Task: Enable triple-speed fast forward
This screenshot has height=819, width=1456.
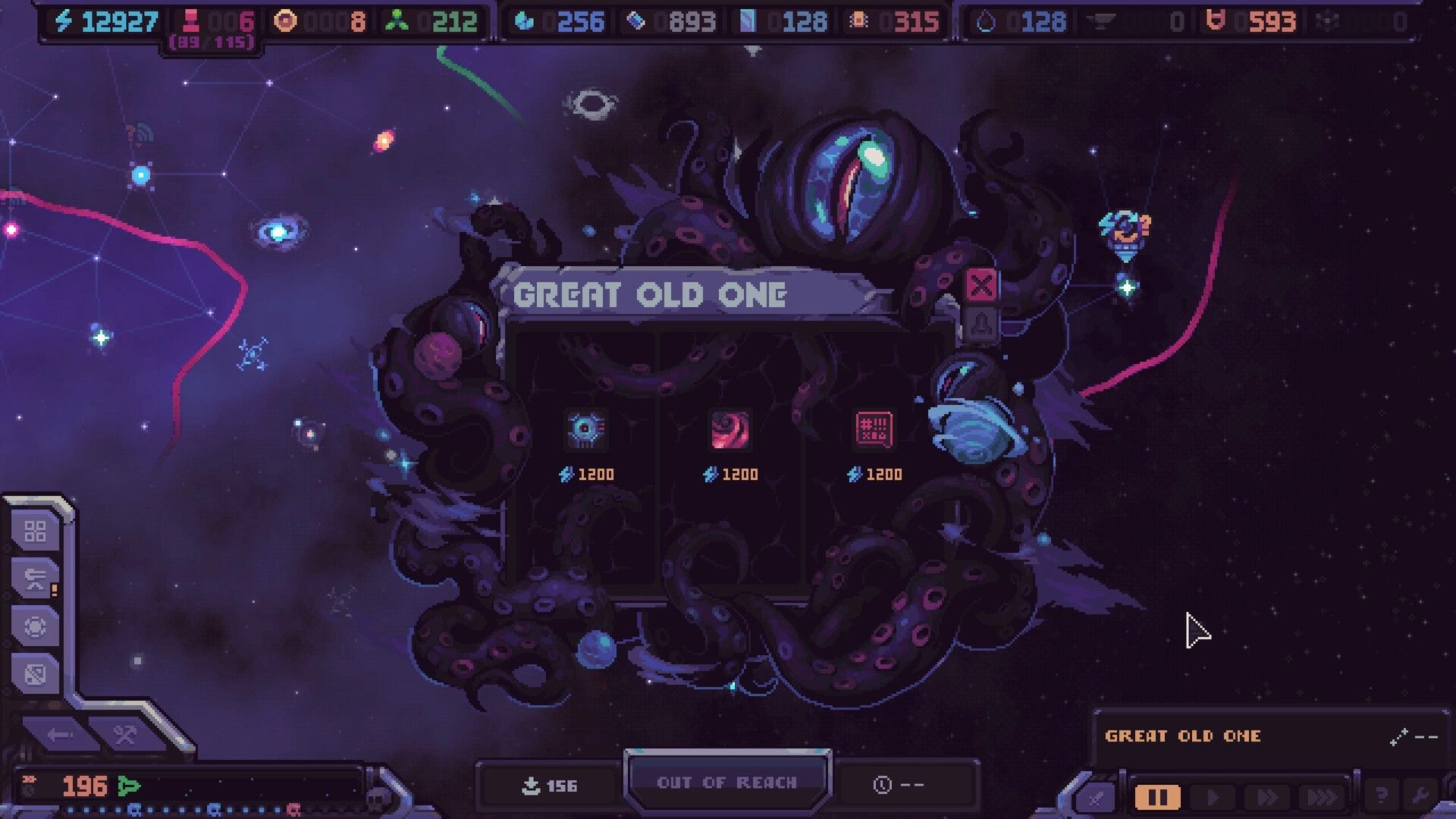Action: click(1323, 796)
